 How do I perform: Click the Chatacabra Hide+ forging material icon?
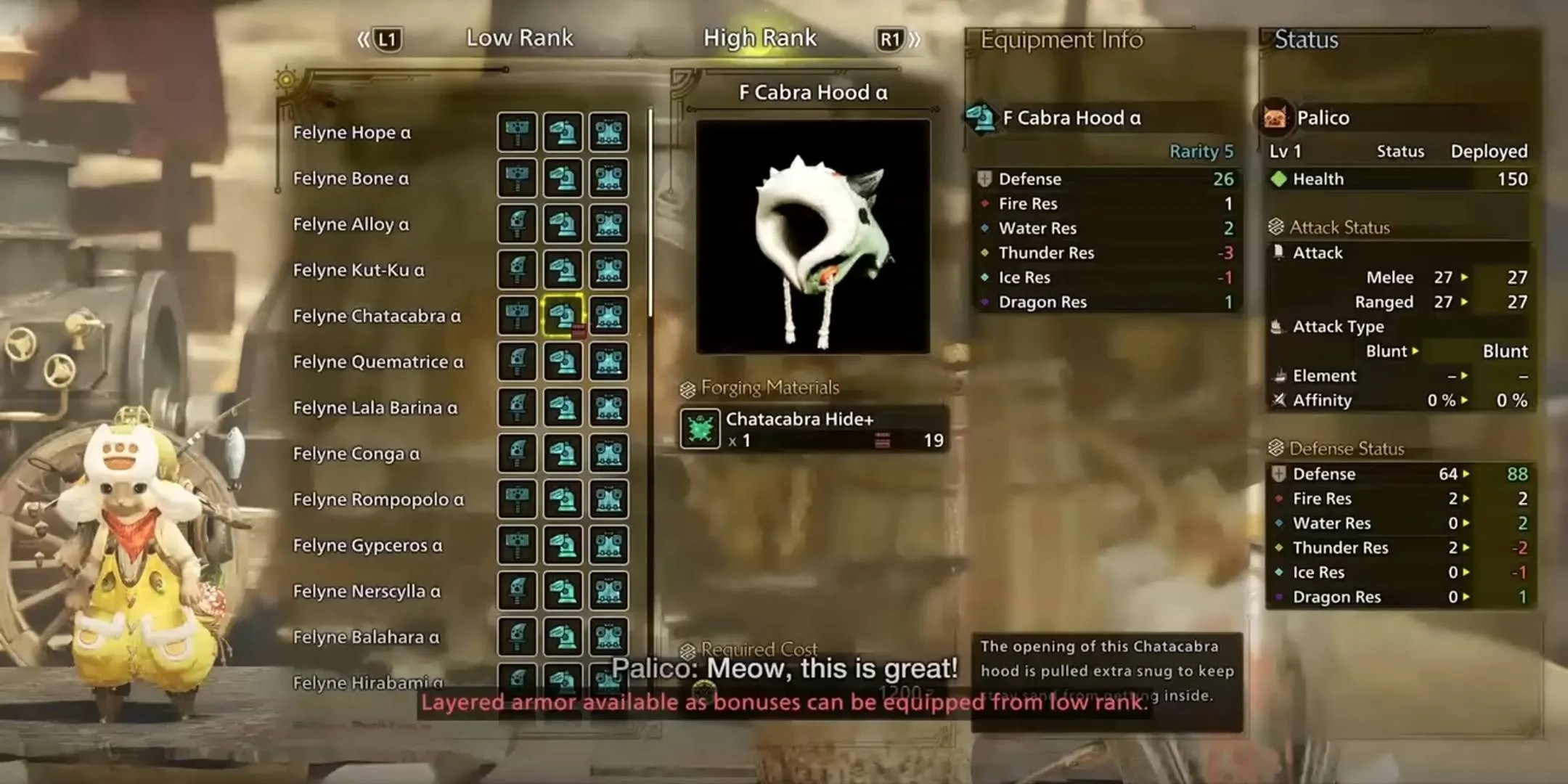pyautogui.click(x=699, y=429)
